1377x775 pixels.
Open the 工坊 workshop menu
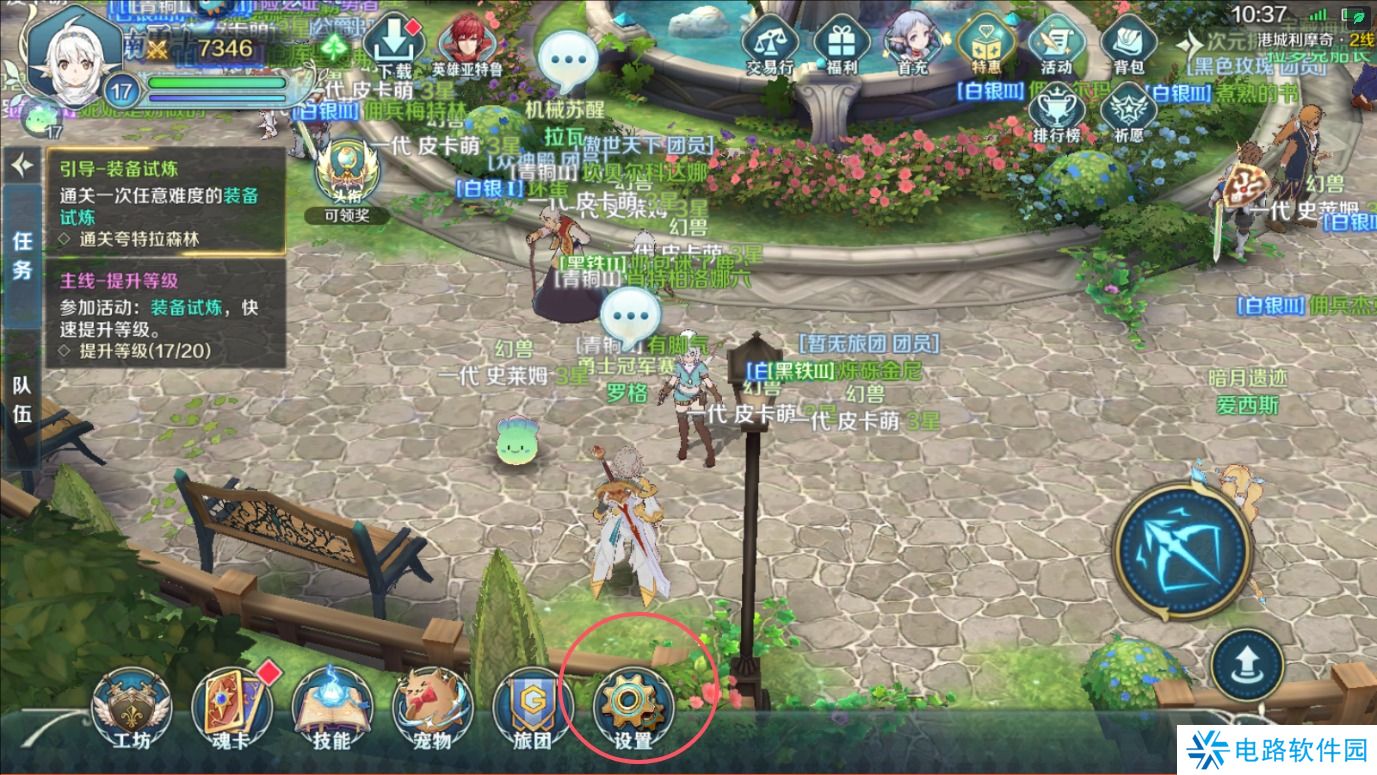131,708
